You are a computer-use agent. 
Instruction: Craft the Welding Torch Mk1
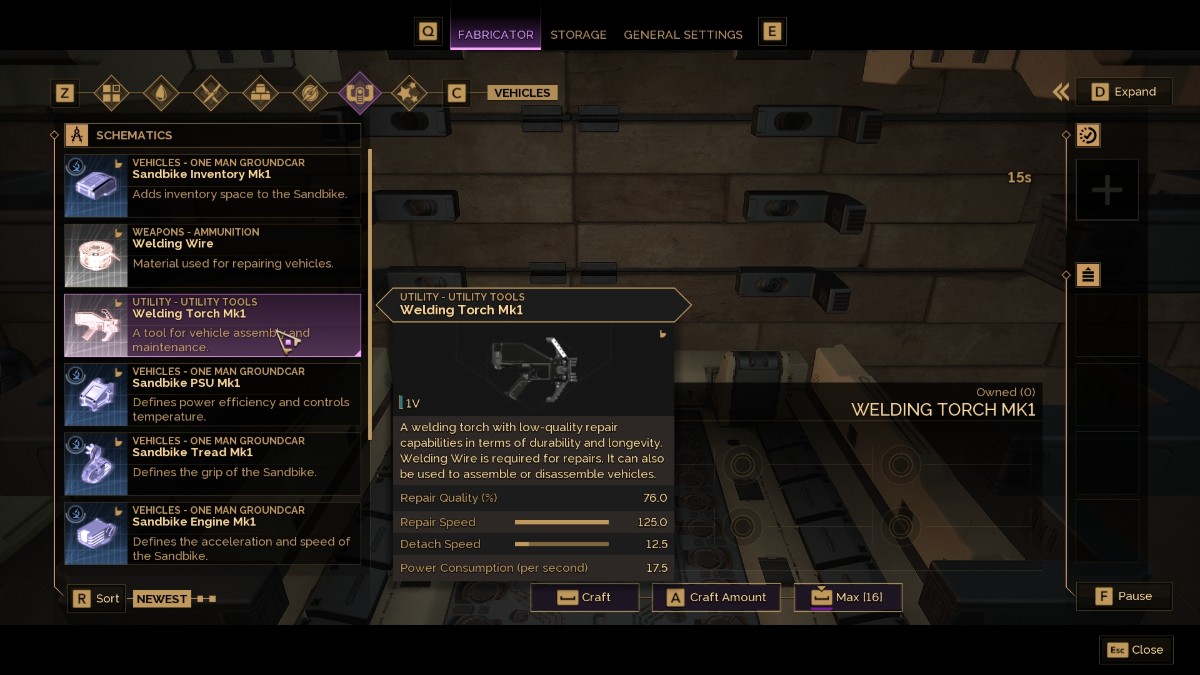[585, 597]
